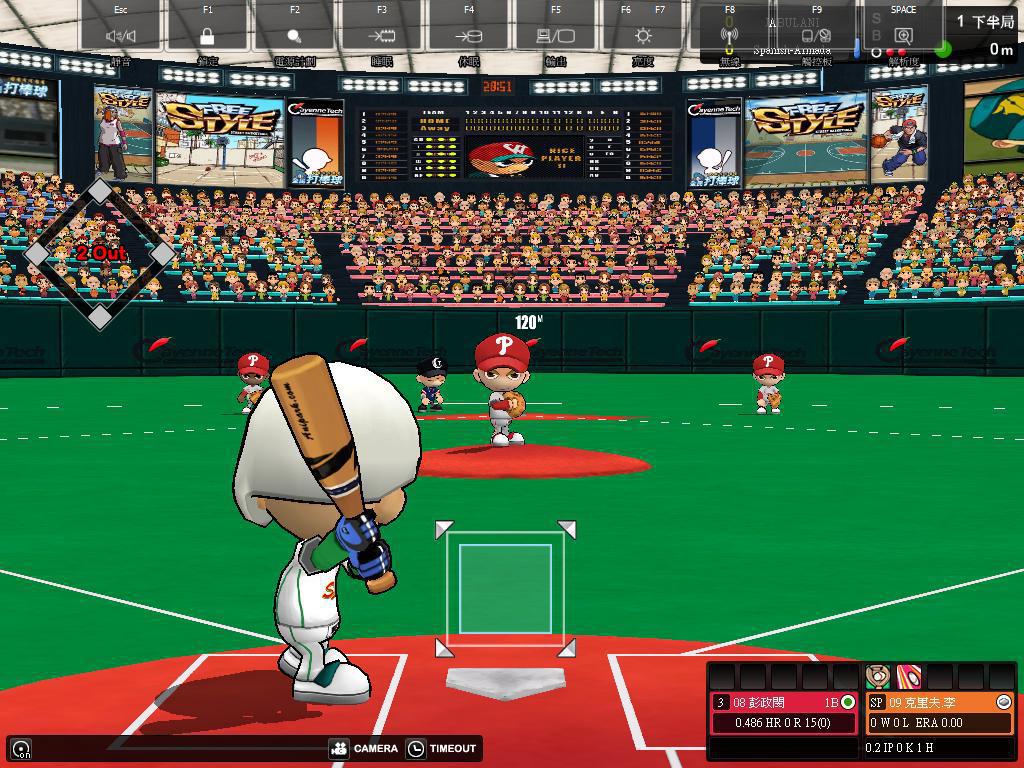
Task: Switch the CAMERA view
Action: click(364, 748)
